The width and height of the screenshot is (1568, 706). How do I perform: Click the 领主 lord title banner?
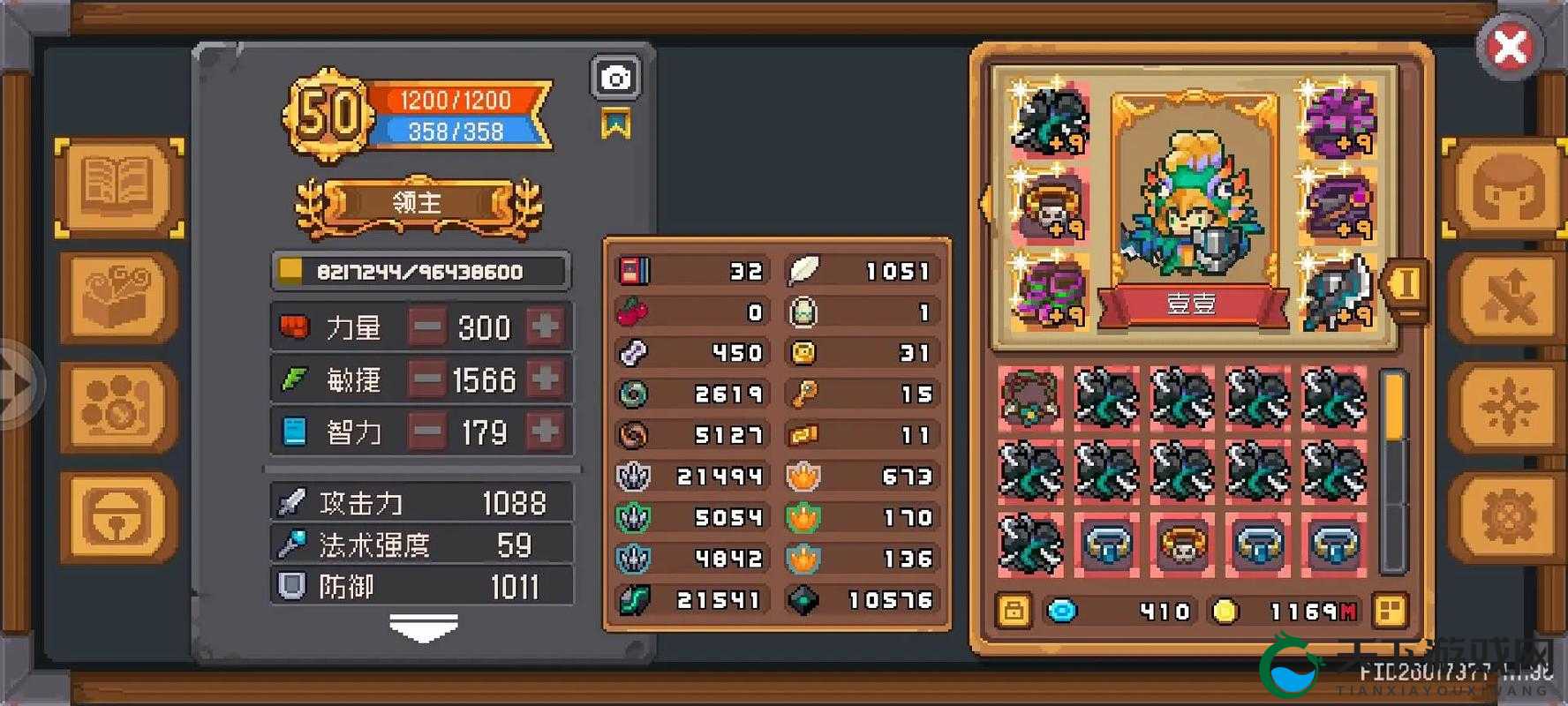click(418, 204)
